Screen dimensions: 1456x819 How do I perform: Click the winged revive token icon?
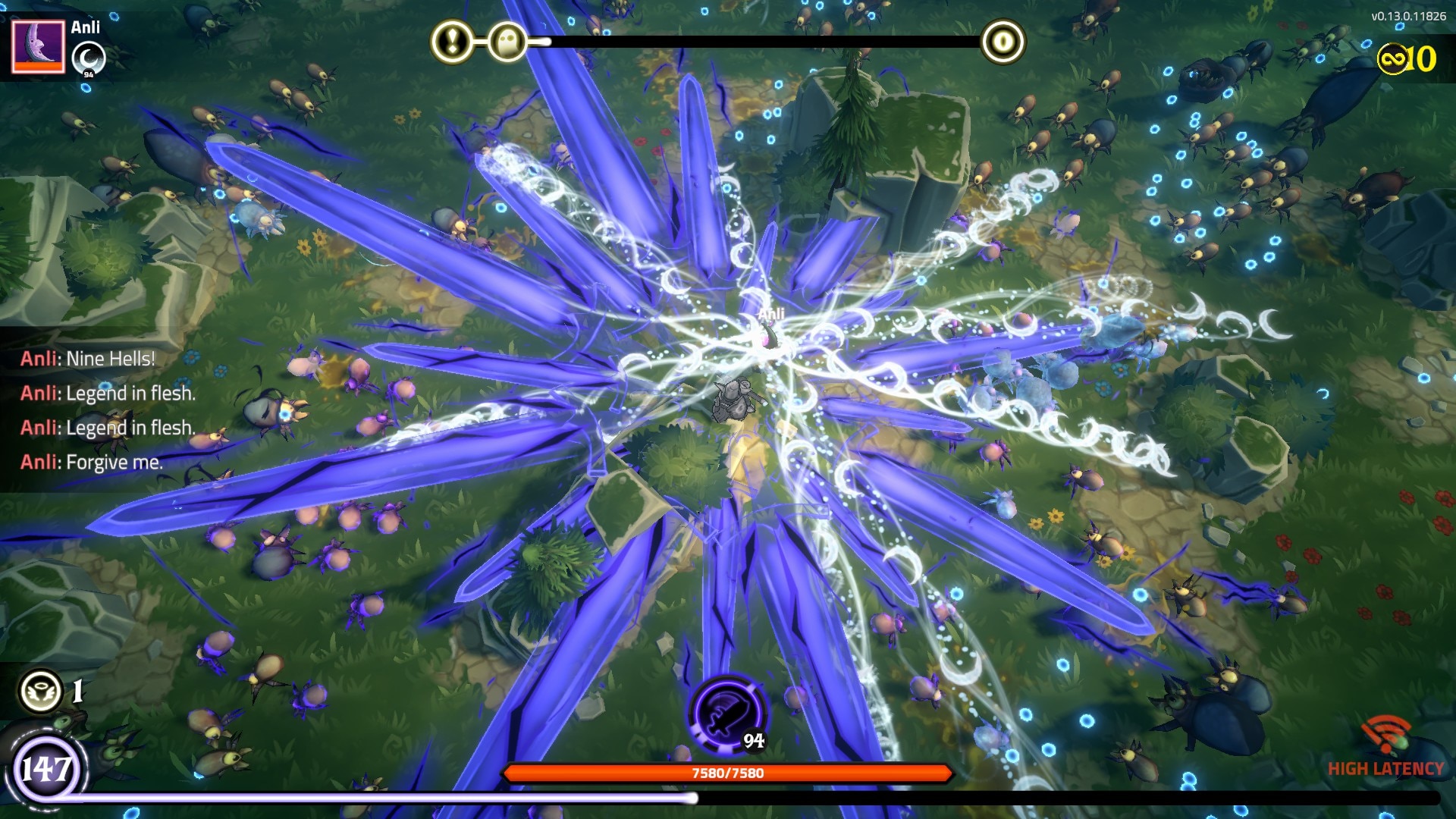(41, 690)
